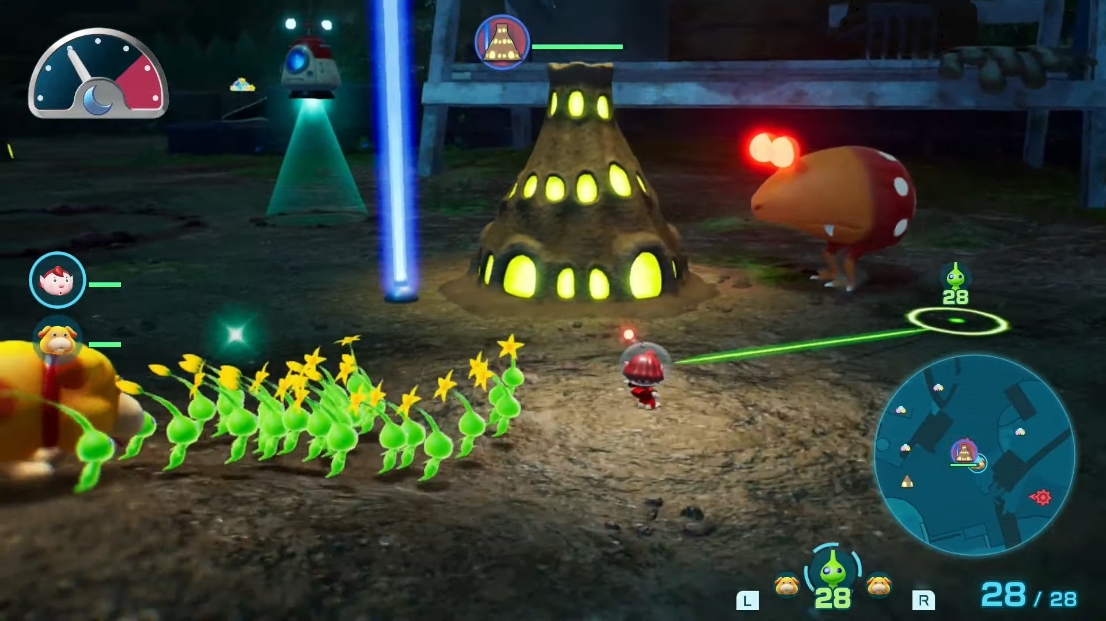The height and width of the screenshot is (621, 1106).
Task: Click the tan triangle marker on the minimap
Action: tap(907, 481)
